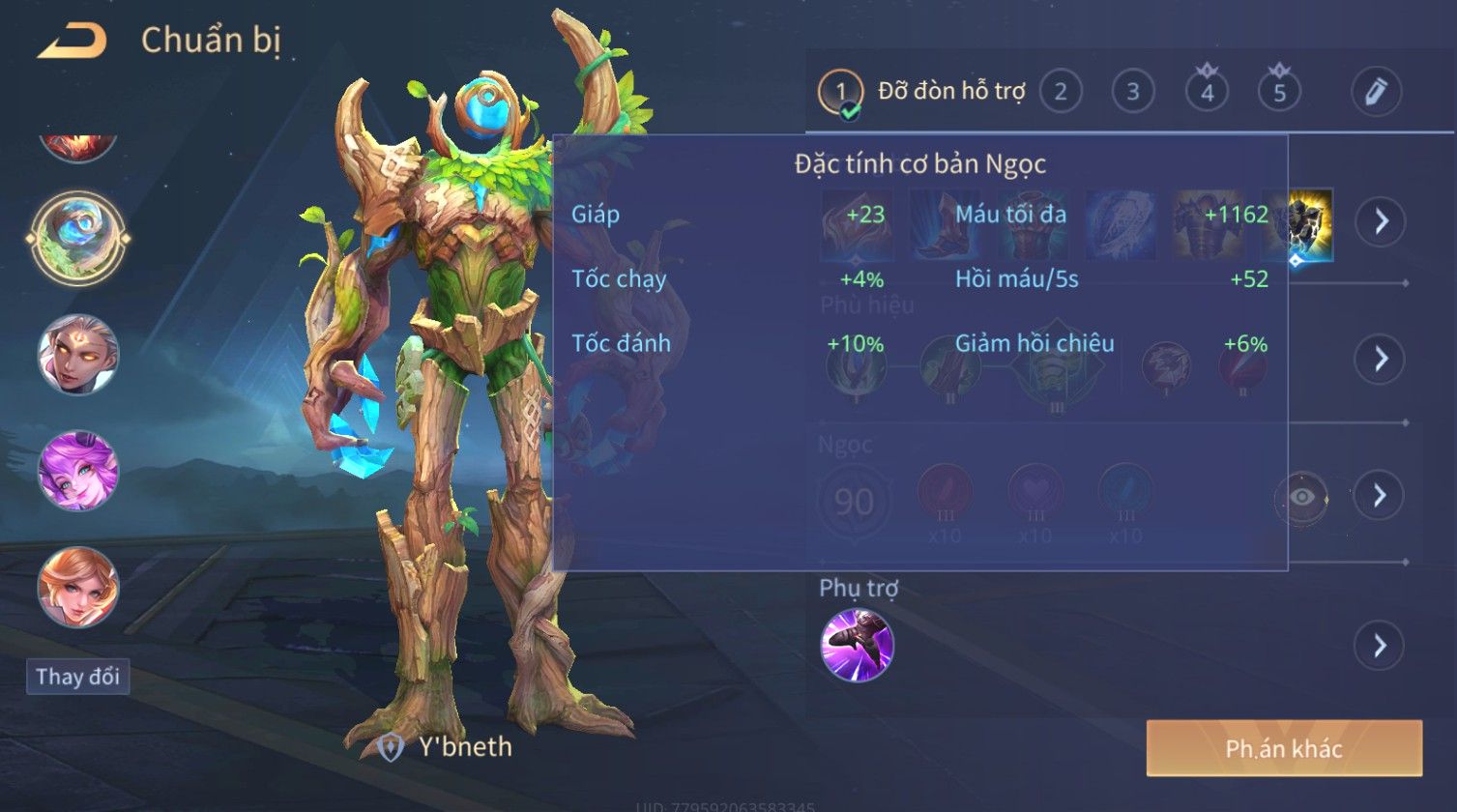
Task: Choose the orange-haired hero portrait
Action: [x=78, y=588]
